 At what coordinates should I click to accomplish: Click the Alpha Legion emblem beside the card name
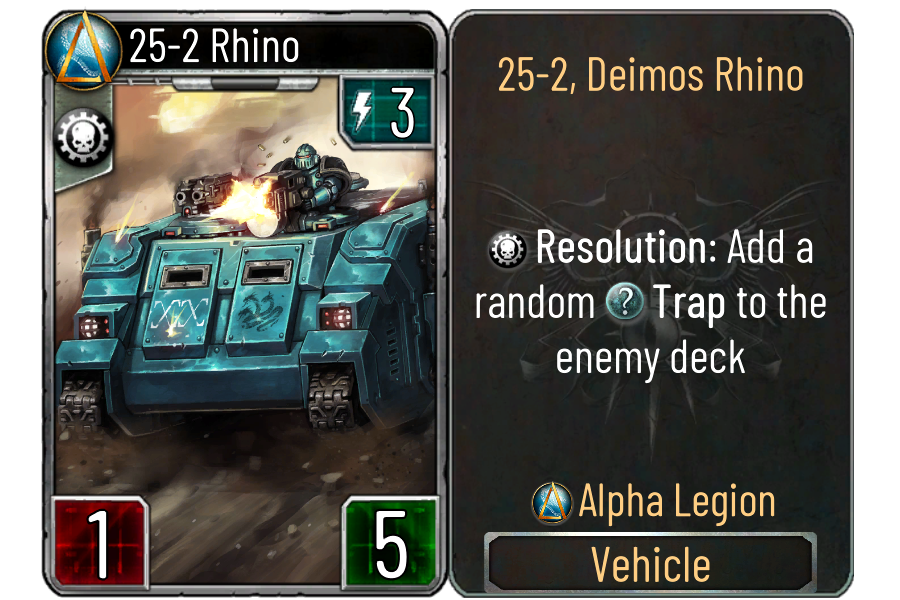click(x=83, y=47)
